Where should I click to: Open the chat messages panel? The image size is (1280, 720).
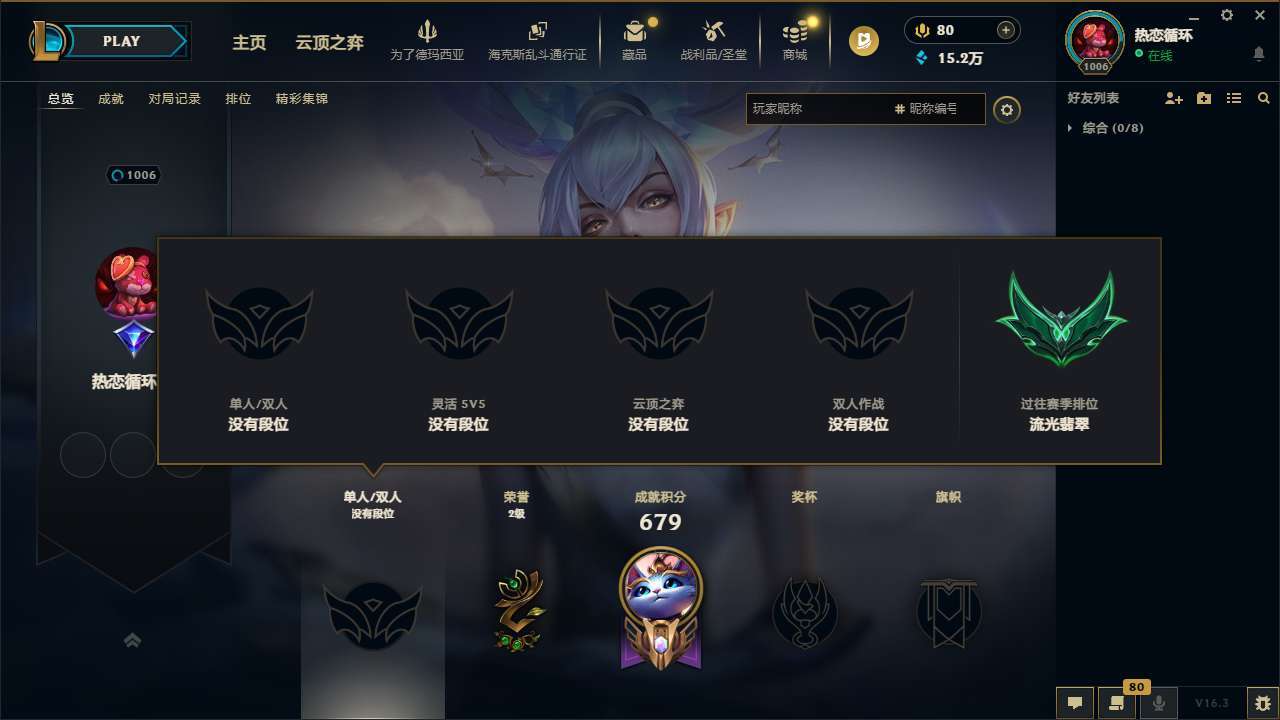coord(1074,703)
